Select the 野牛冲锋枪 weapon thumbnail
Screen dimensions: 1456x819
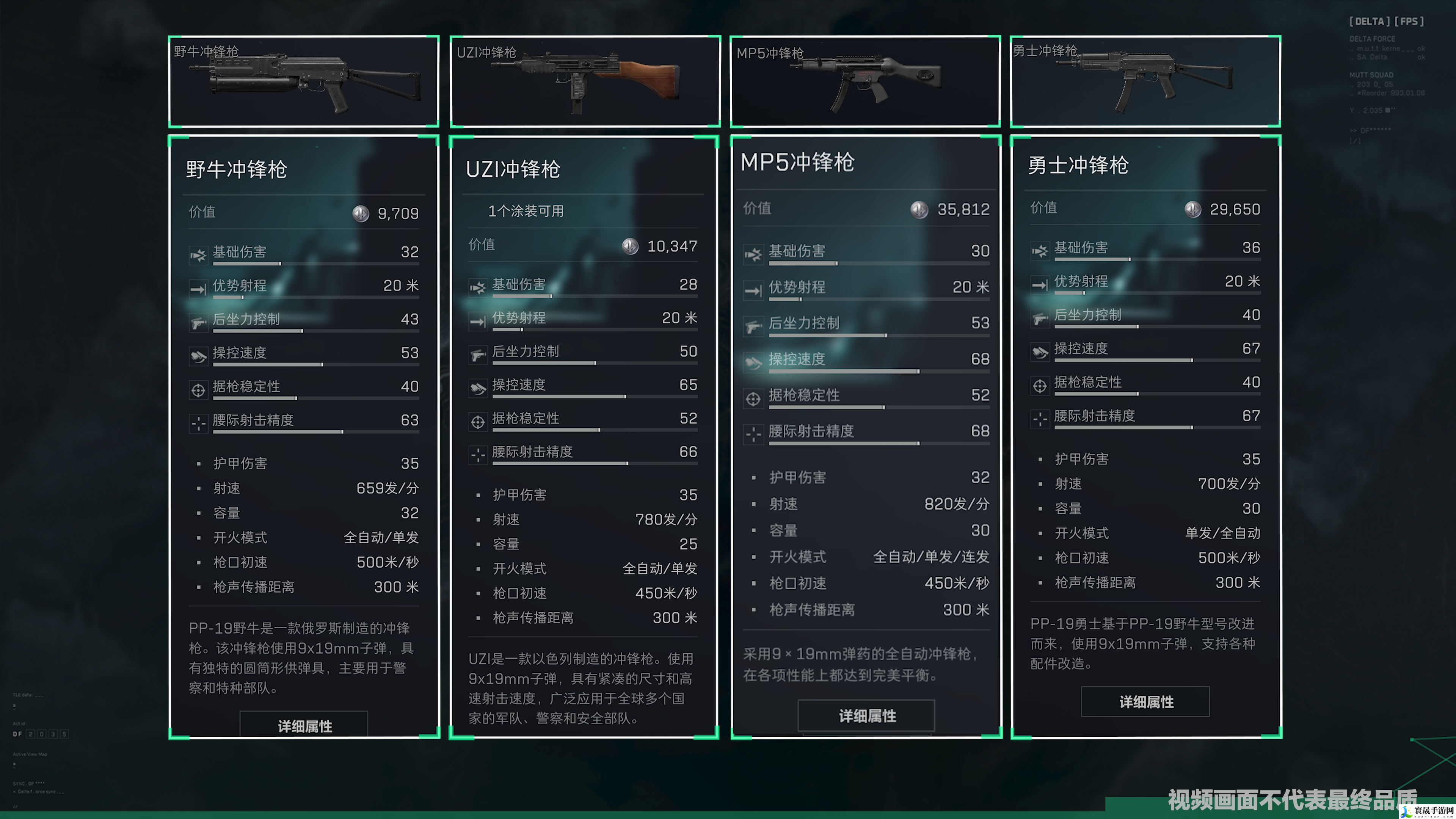pos(304,82)
